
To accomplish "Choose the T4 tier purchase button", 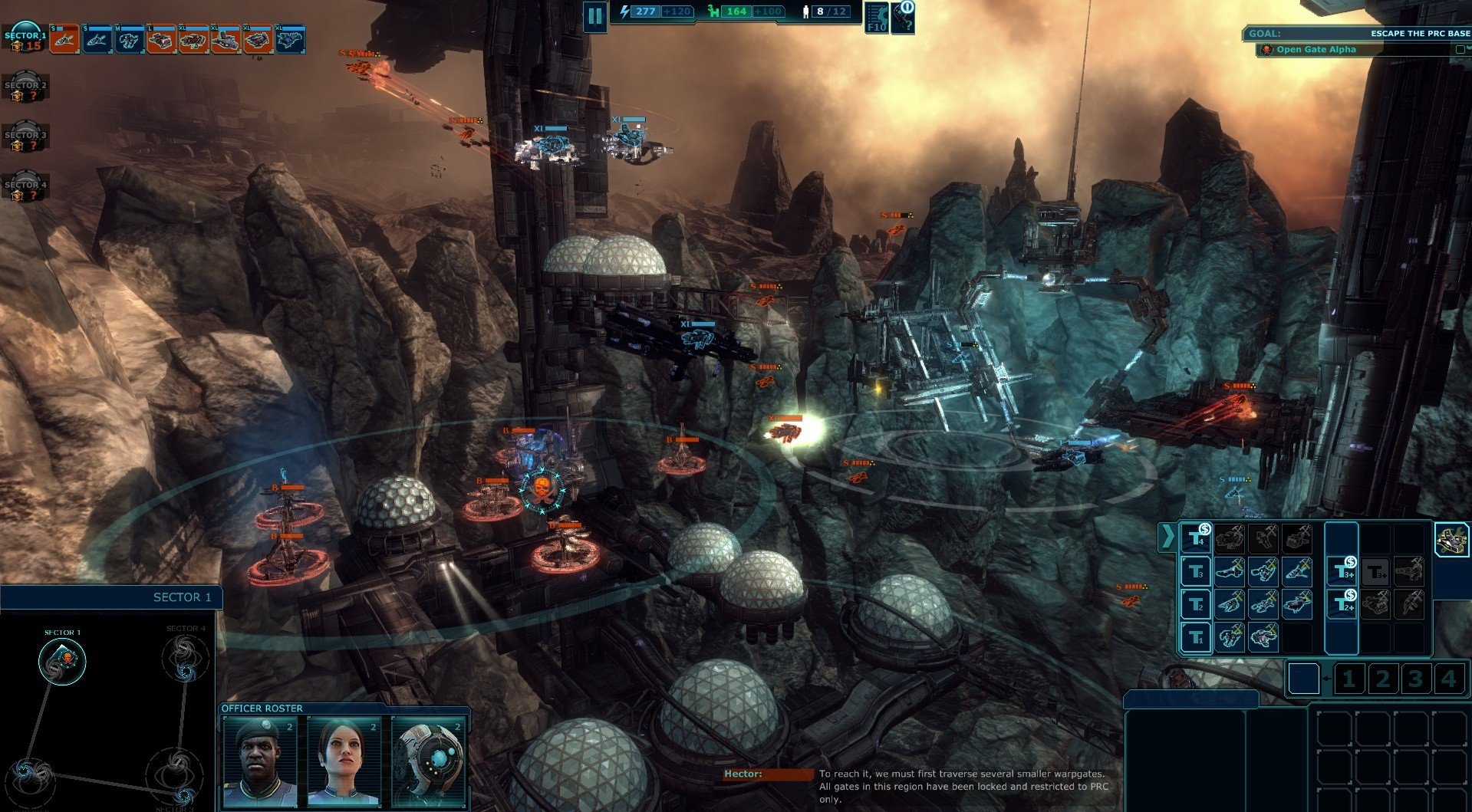I will [1195, 538].
